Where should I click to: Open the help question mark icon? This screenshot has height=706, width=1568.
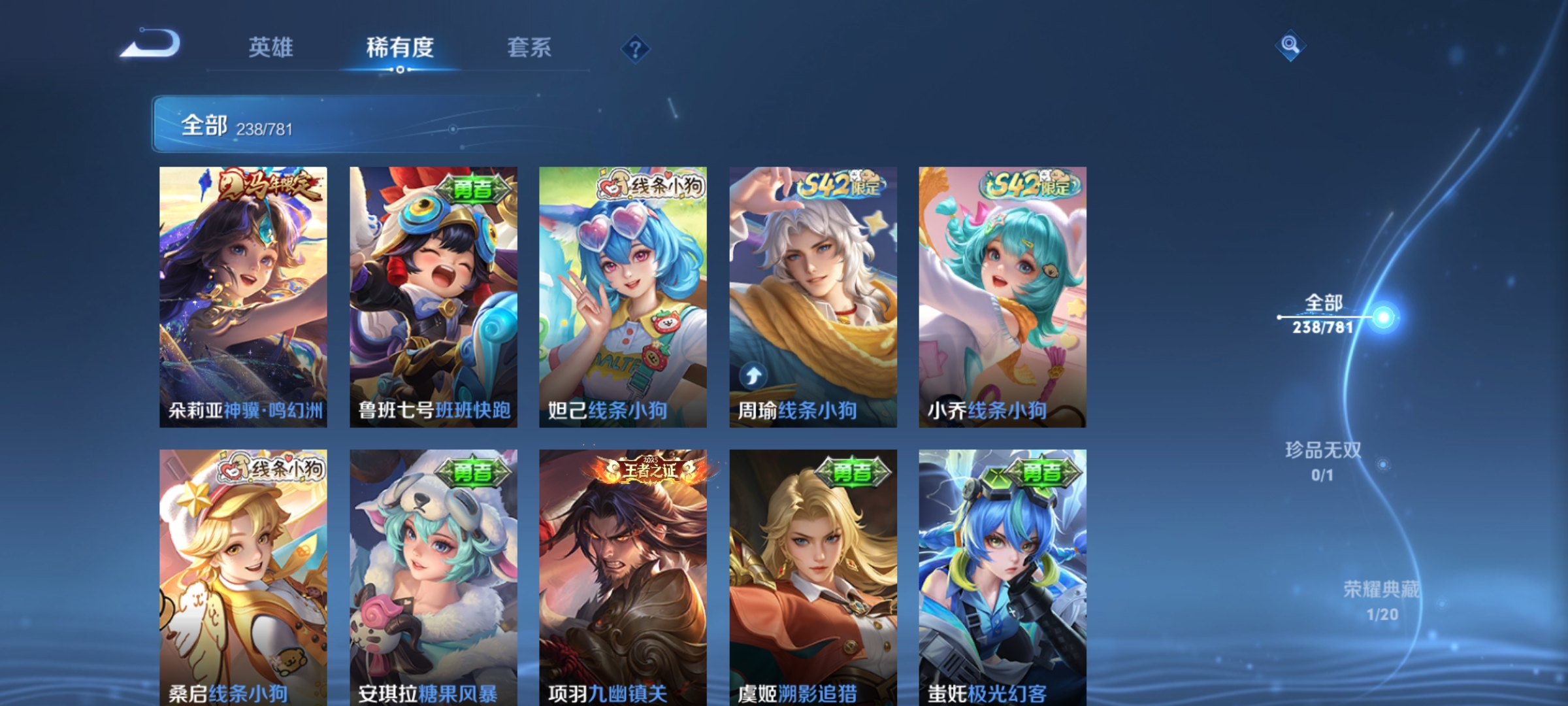pos(635,48)
